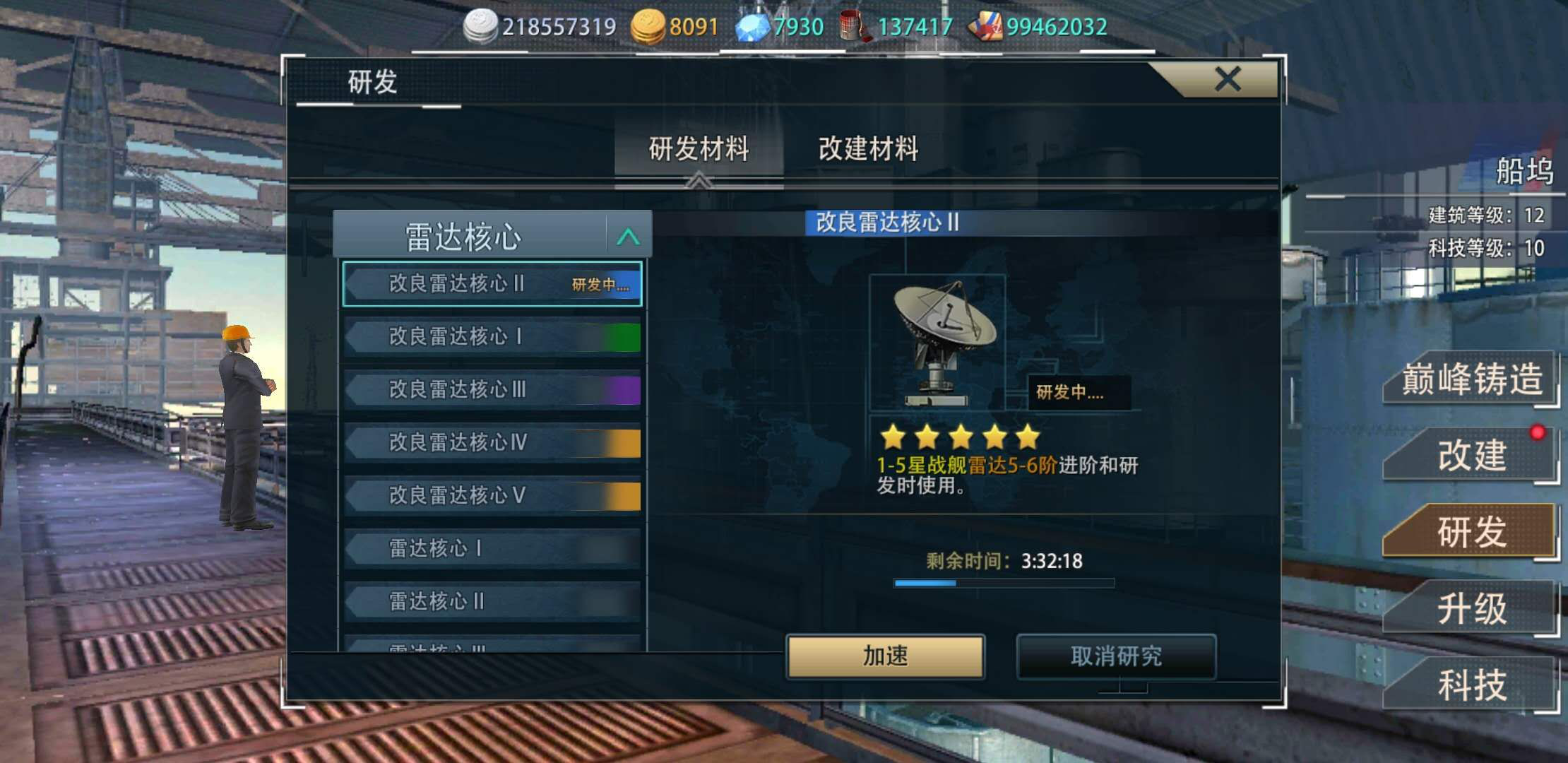
Task: Open the 改建 side menu
Action: (x=1471, y=456)
